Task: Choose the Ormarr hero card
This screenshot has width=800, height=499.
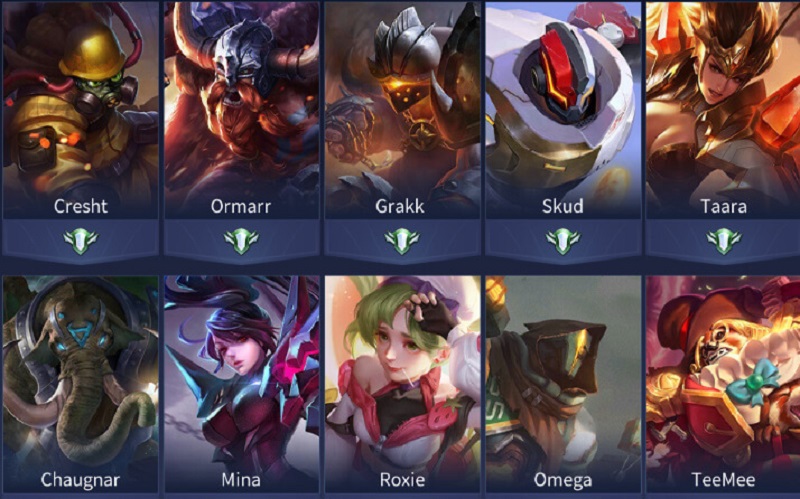Action: pyautogui.click(x=241, y=110)
